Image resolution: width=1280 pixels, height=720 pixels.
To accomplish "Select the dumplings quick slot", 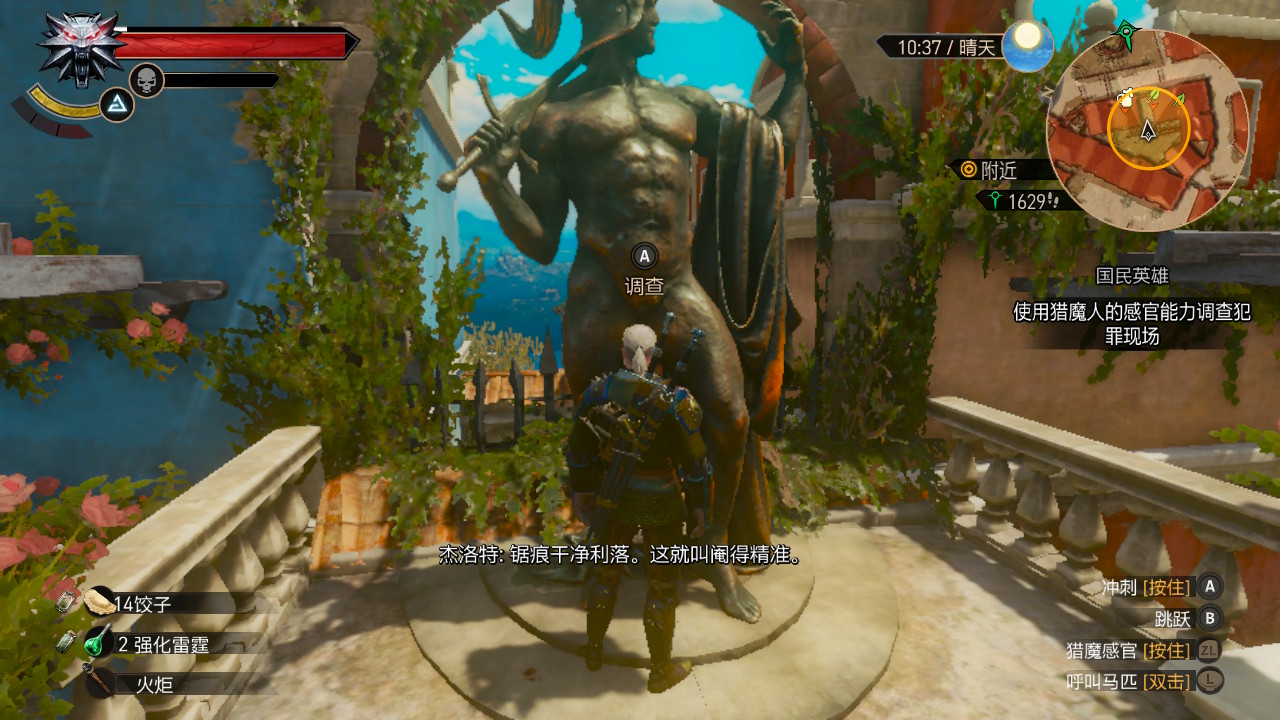I will click(x=128, y=603).
